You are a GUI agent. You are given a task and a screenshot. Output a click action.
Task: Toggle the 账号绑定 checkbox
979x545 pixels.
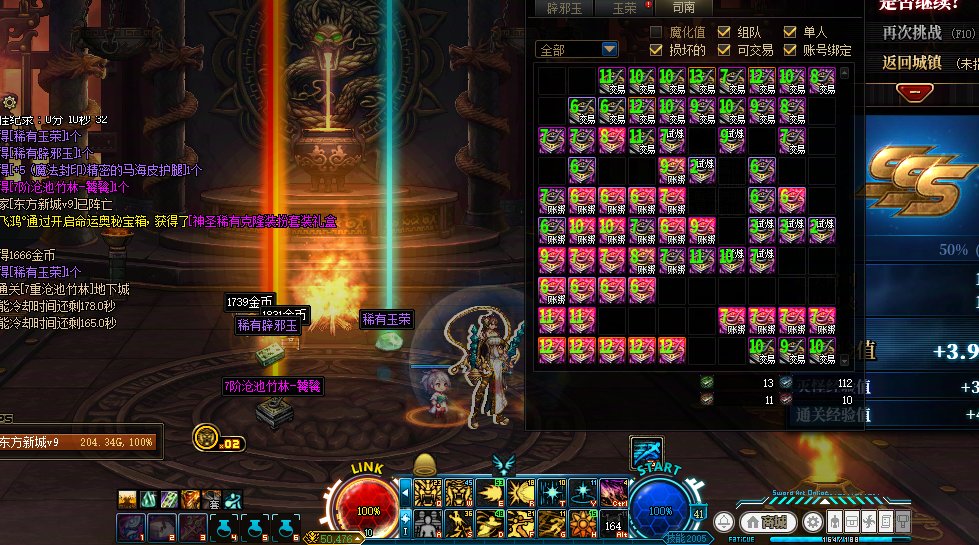(791, 49)
